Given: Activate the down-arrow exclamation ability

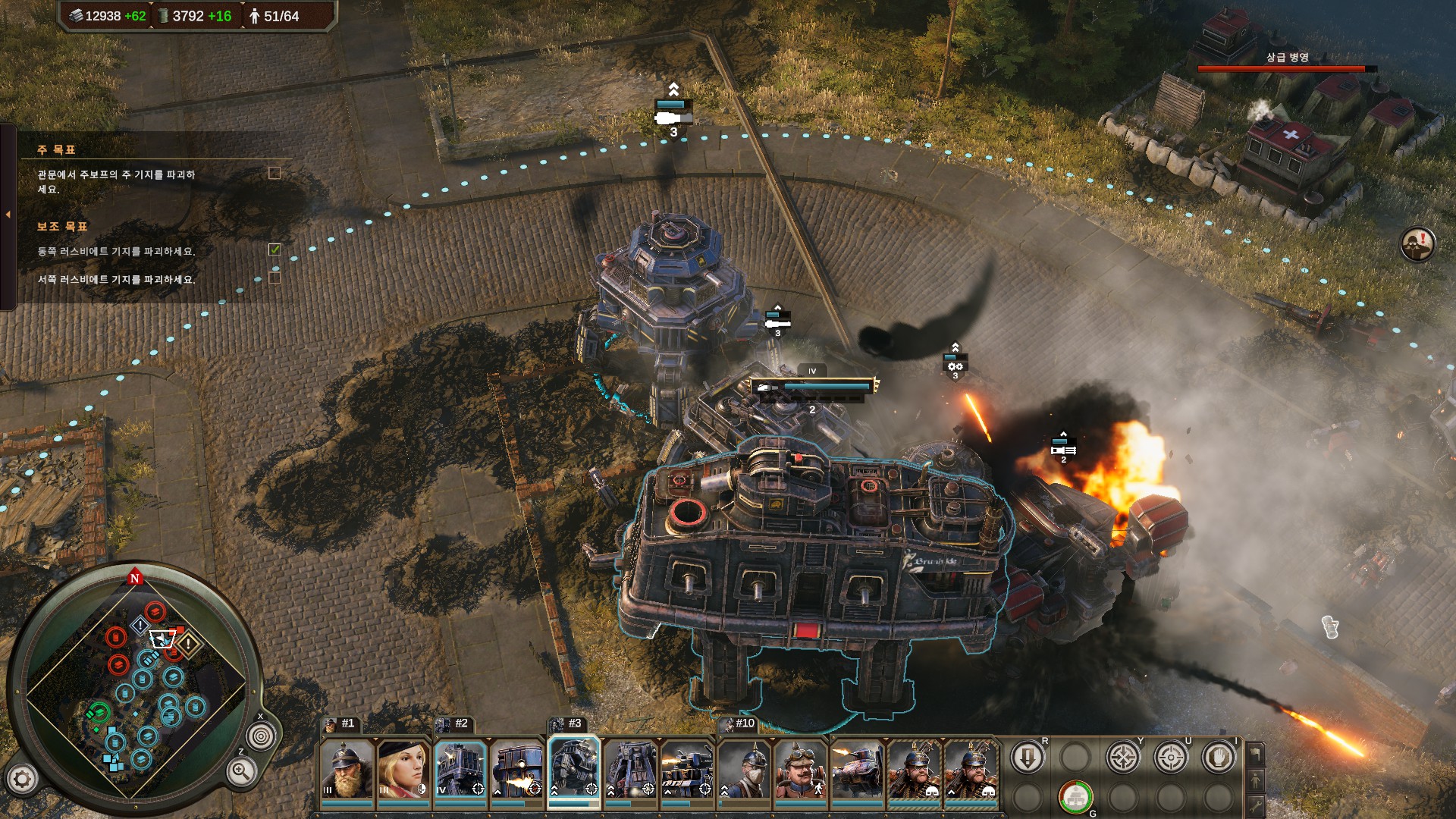Looking at the screenshot, I should coord(1028,758).
